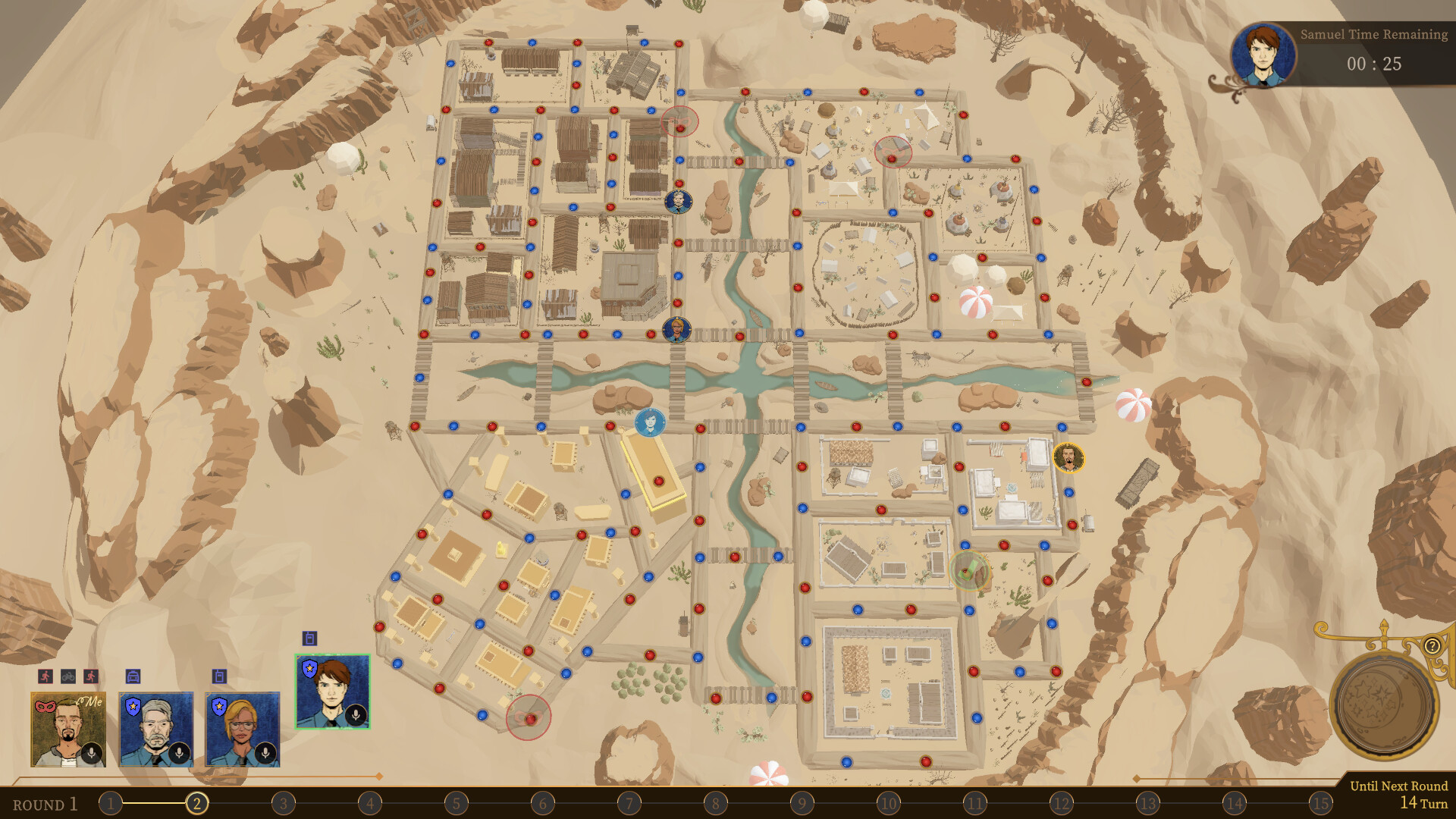Screen dimensions: 1456x819
Task: Click the second running icon above Me portrait
Action: coord(91,676)
